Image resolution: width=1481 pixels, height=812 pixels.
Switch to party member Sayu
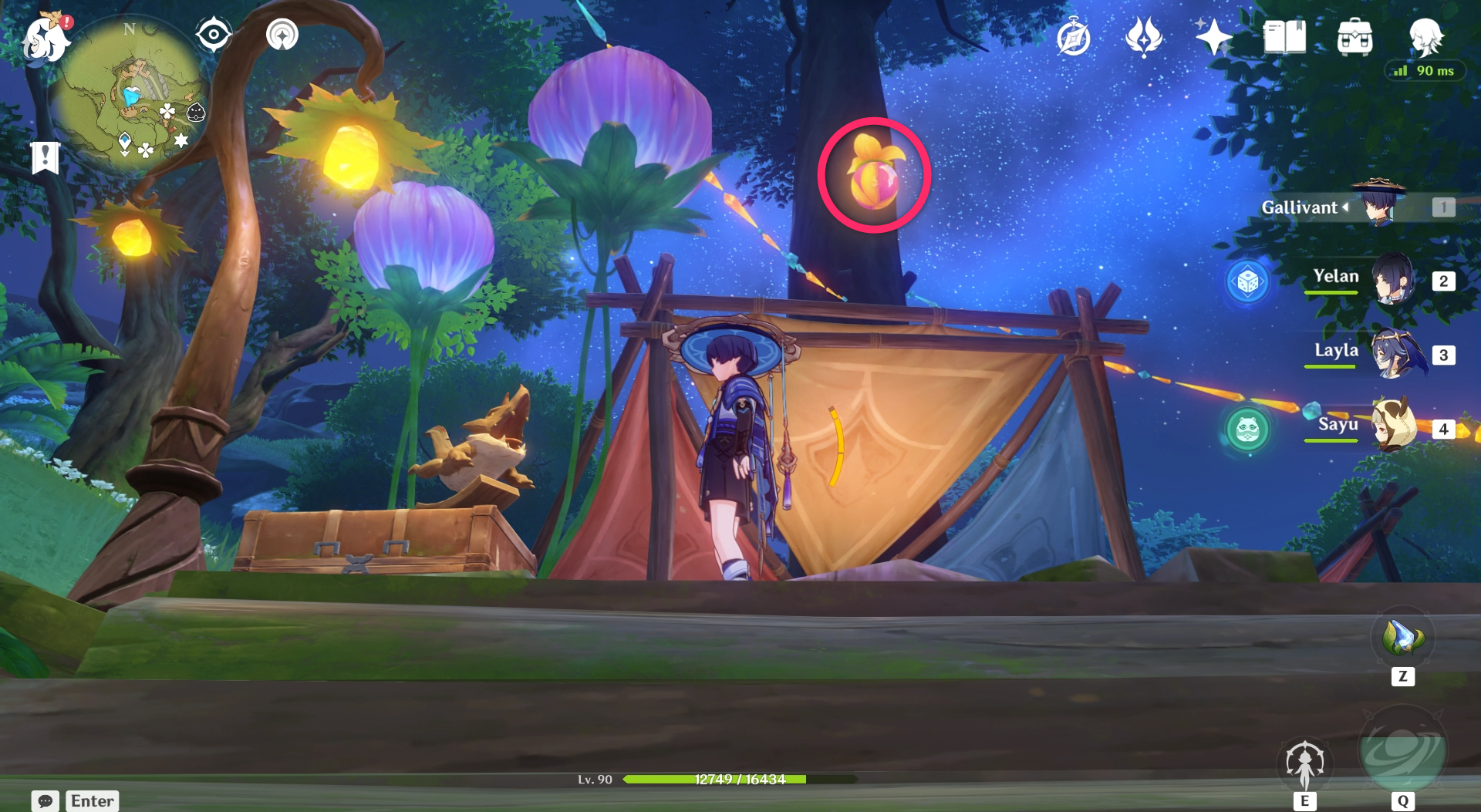(x=1393, y=426)
